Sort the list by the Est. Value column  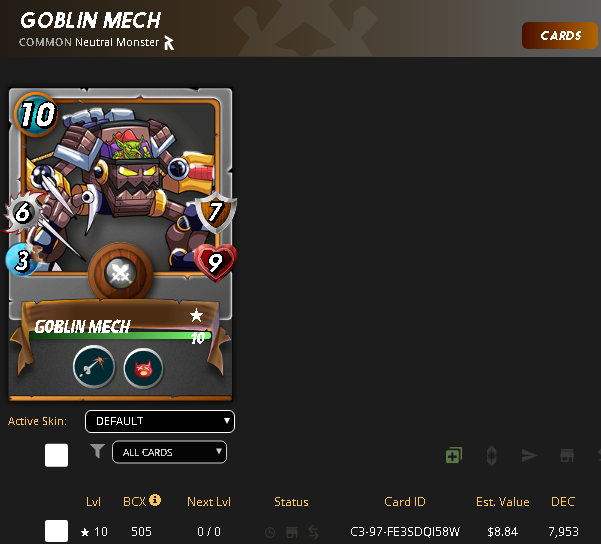pos(502,501)
